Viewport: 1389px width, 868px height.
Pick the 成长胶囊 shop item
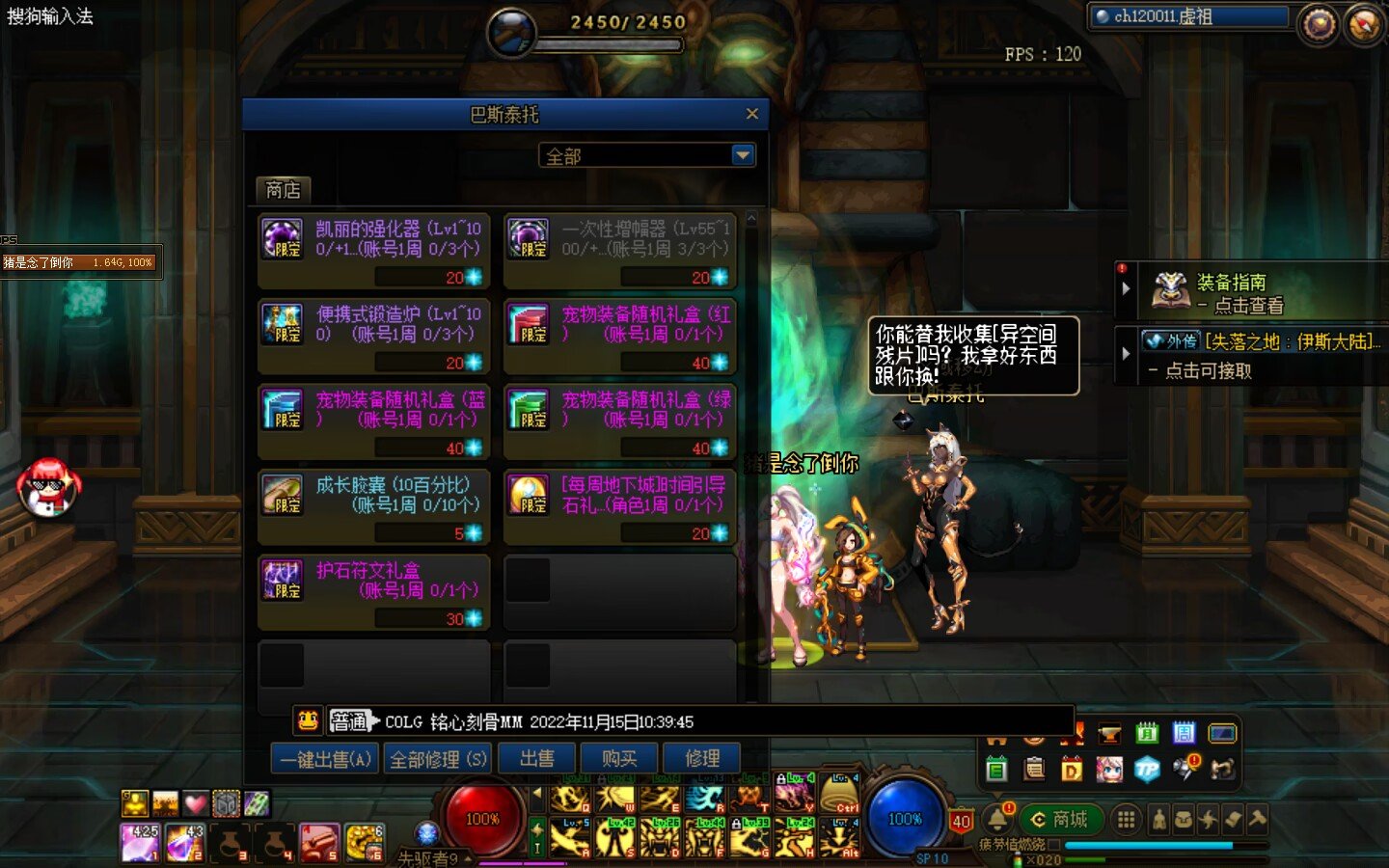(x=373, y=506)
